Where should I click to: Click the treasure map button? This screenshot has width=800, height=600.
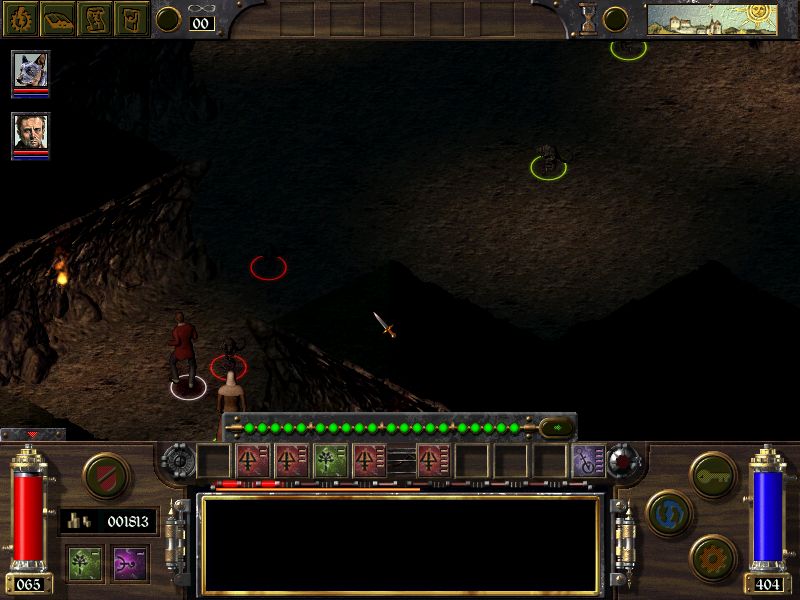(95, 18)
